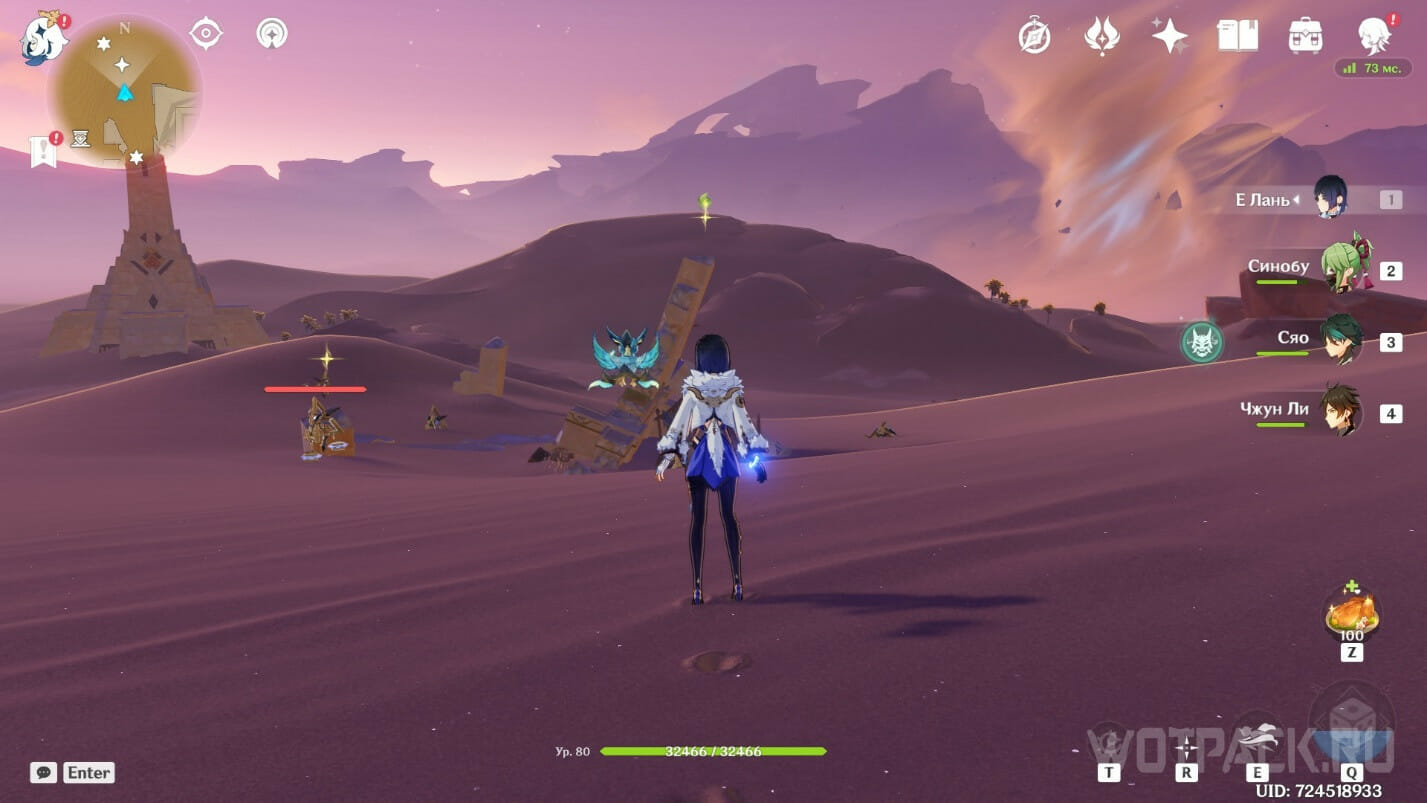
Task: Click the circular minimap
Action: [x=124, y=92]
